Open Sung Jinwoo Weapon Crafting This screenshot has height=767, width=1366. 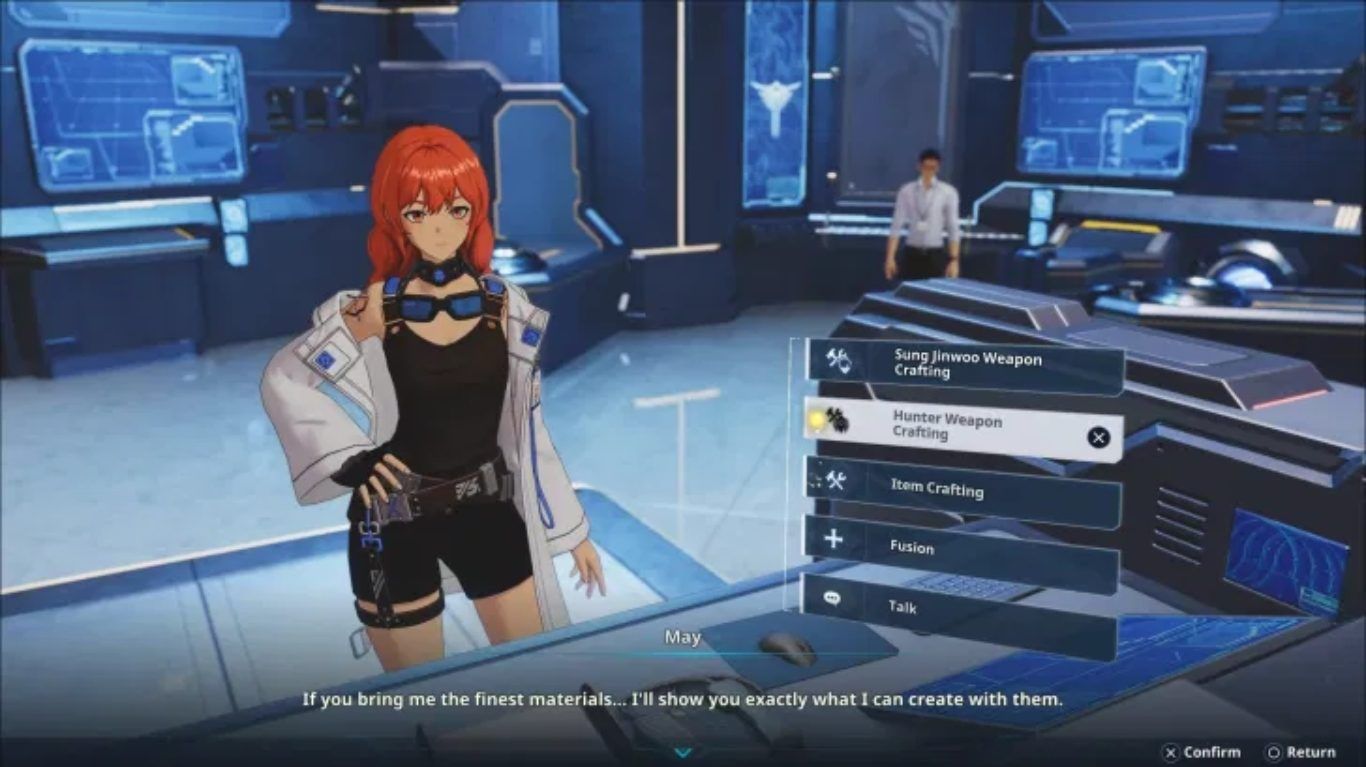962,365
